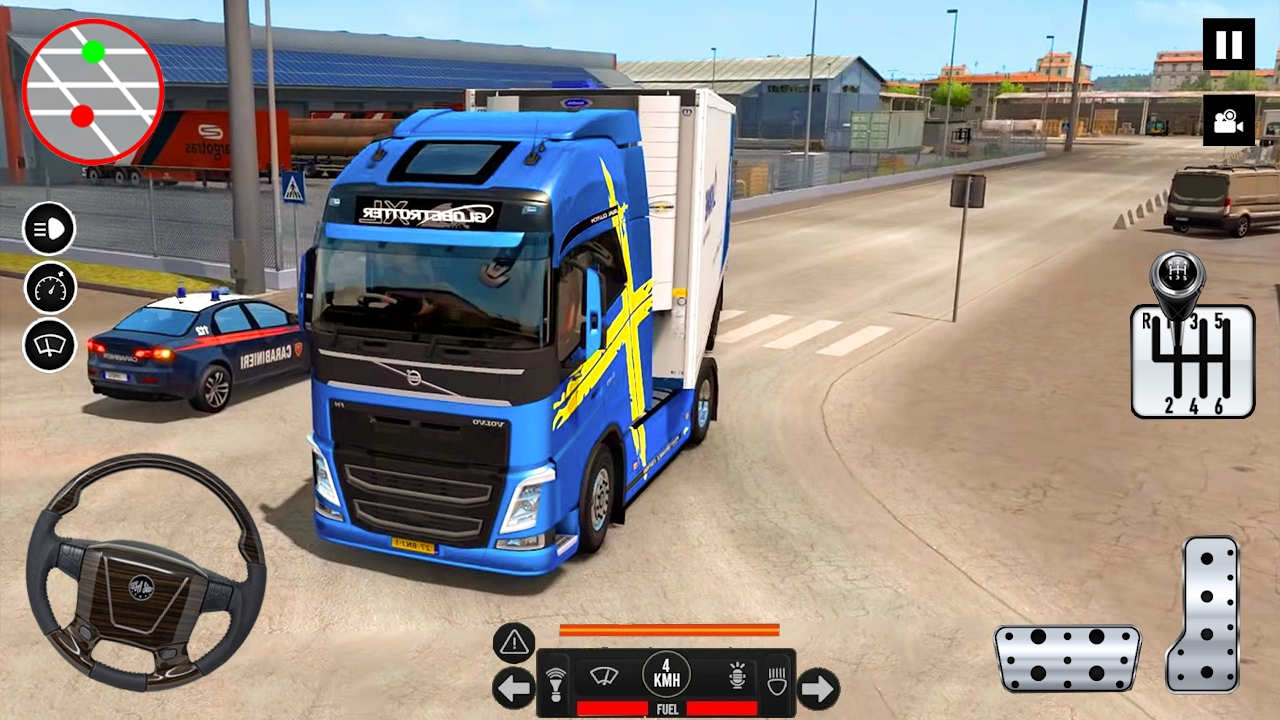Tap the microphone icon on the dashboard
The image size is (1280, 720).
point(738,677)
